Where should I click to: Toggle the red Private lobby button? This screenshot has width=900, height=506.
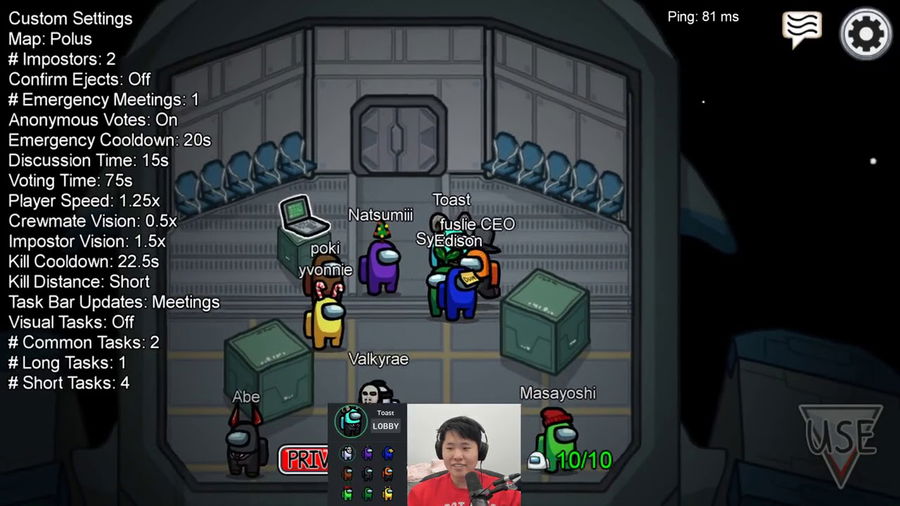304,459
